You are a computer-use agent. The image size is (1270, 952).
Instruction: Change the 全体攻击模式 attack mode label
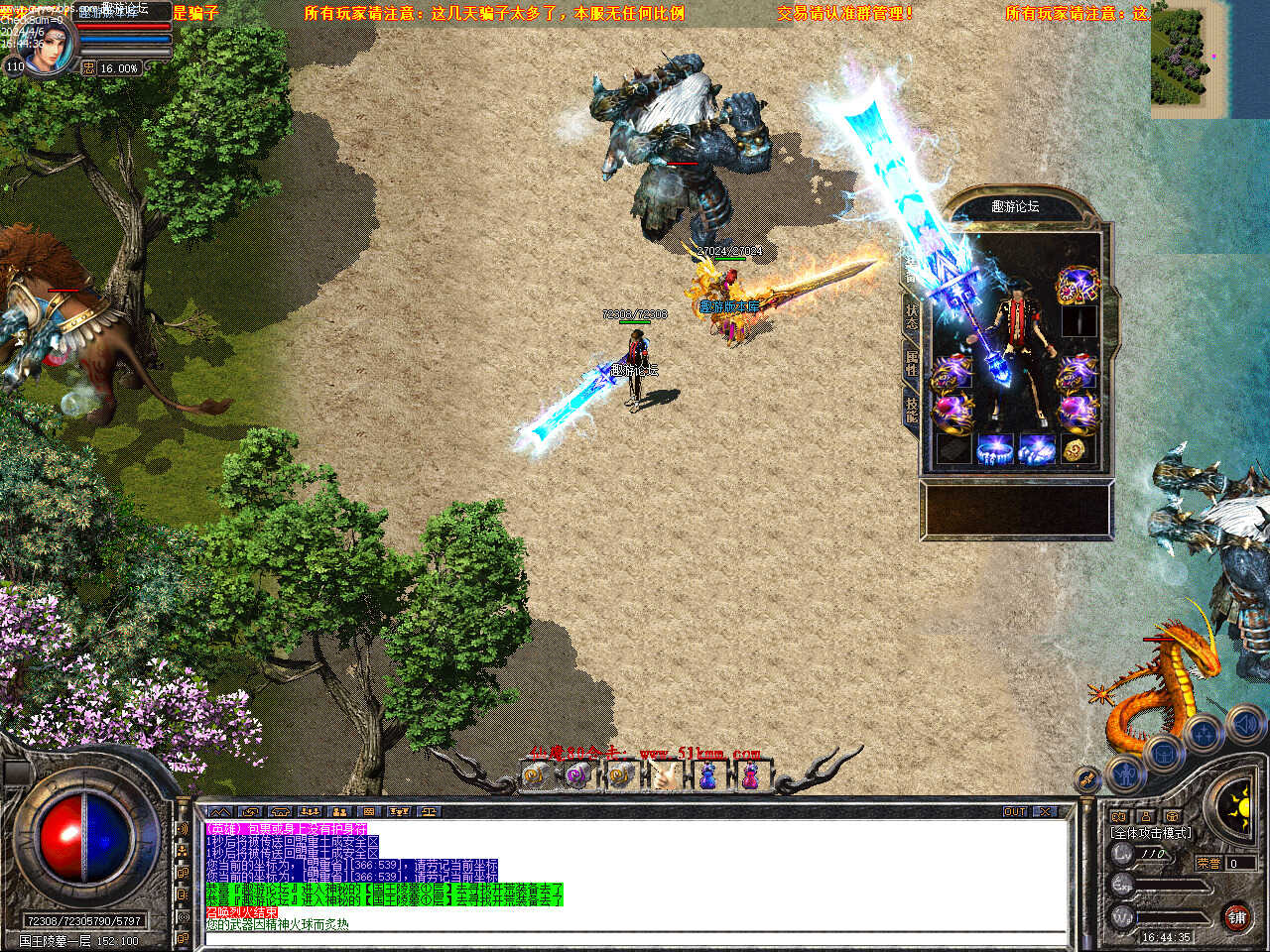click(1151, 833)
